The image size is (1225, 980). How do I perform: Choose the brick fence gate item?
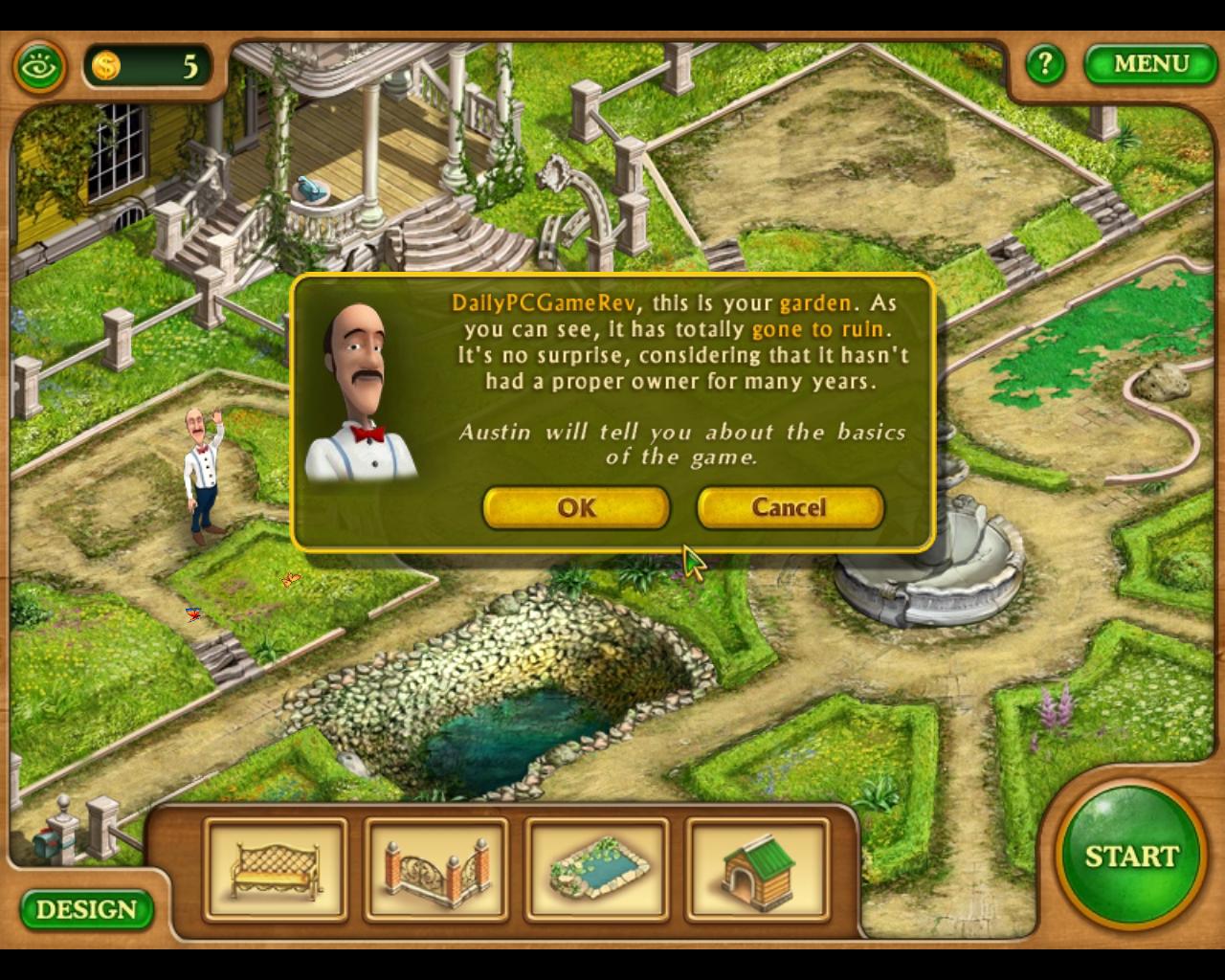(436, 869)
